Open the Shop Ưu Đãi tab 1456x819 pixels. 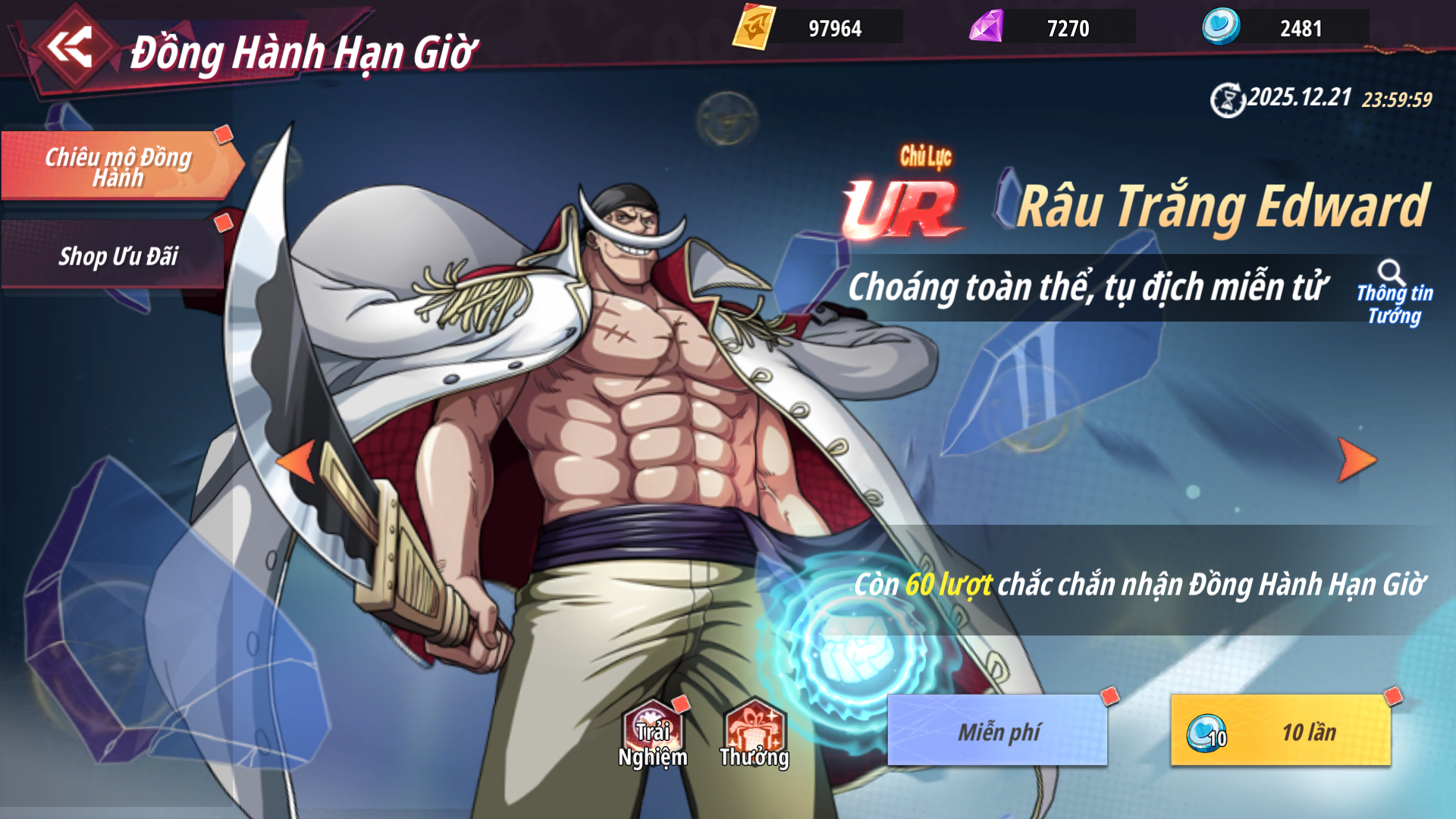tap(118, 256)
